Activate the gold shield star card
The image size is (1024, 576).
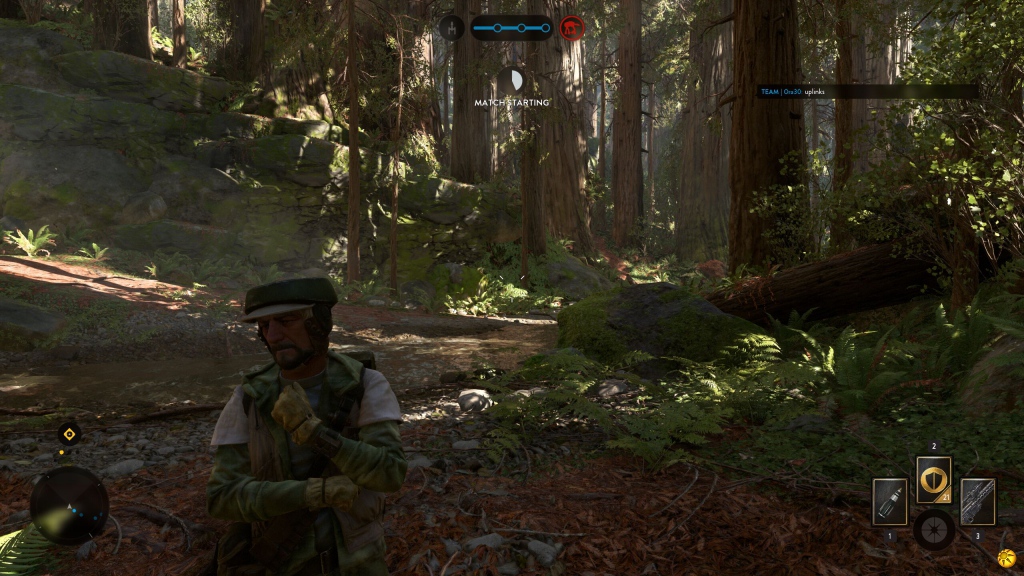click(x=934, y=480)
